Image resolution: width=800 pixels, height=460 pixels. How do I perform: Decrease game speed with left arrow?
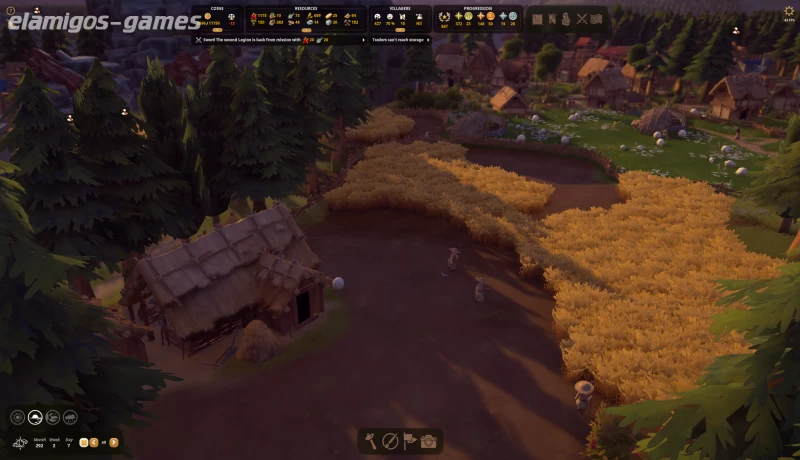[x=94, y=442]
